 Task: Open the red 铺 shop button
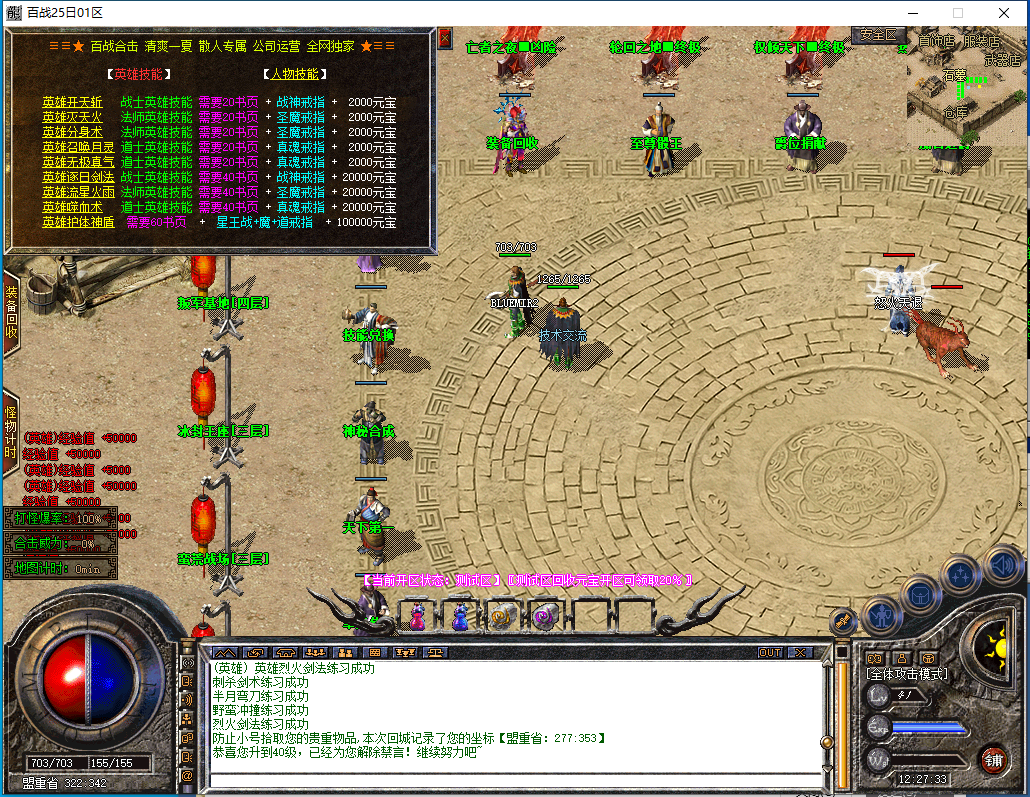pyautogui.click(x=992, y=758)
